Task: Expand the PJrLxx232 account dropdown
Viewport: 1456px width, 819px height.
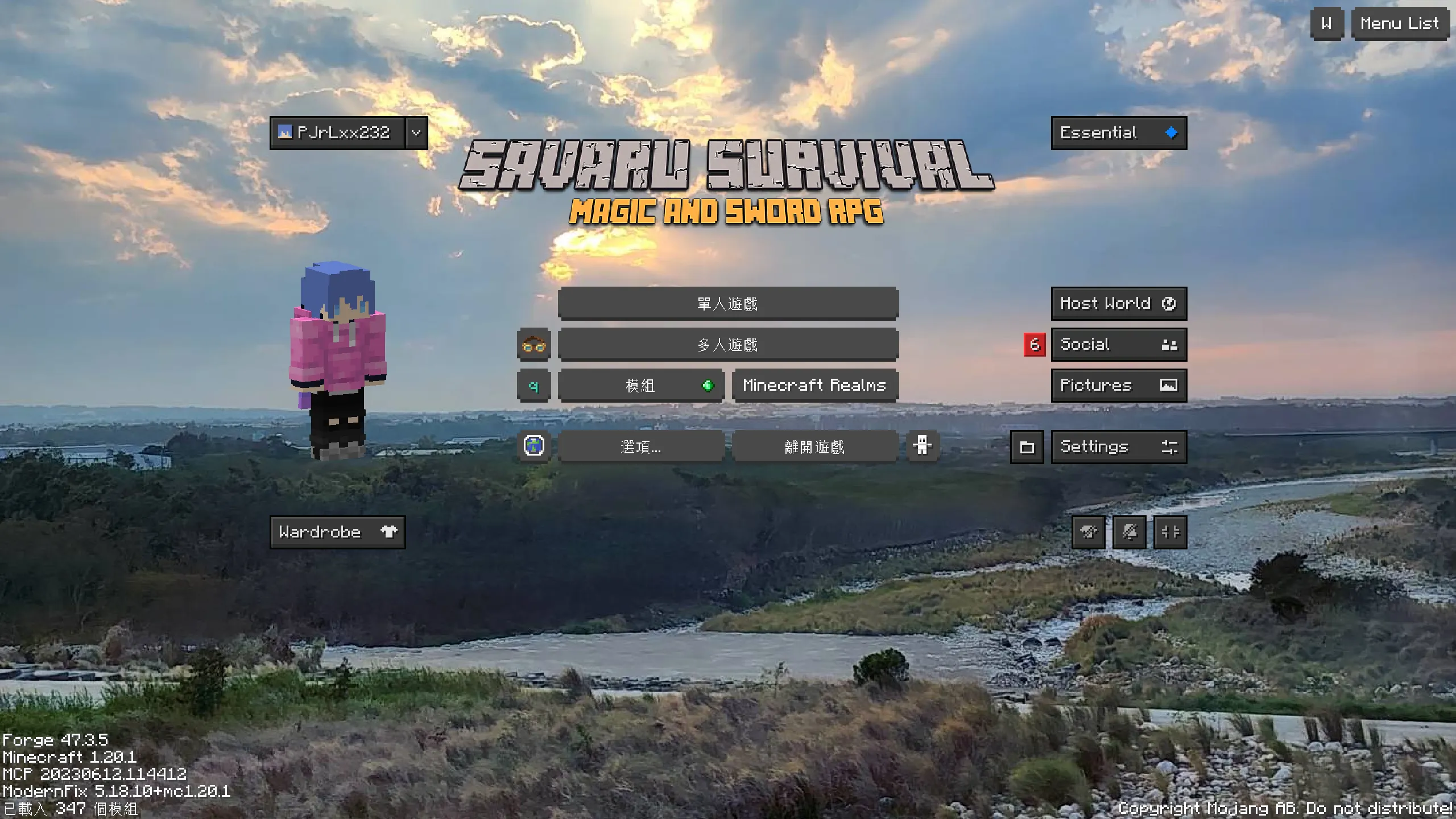Action: (x=415, y=133)
